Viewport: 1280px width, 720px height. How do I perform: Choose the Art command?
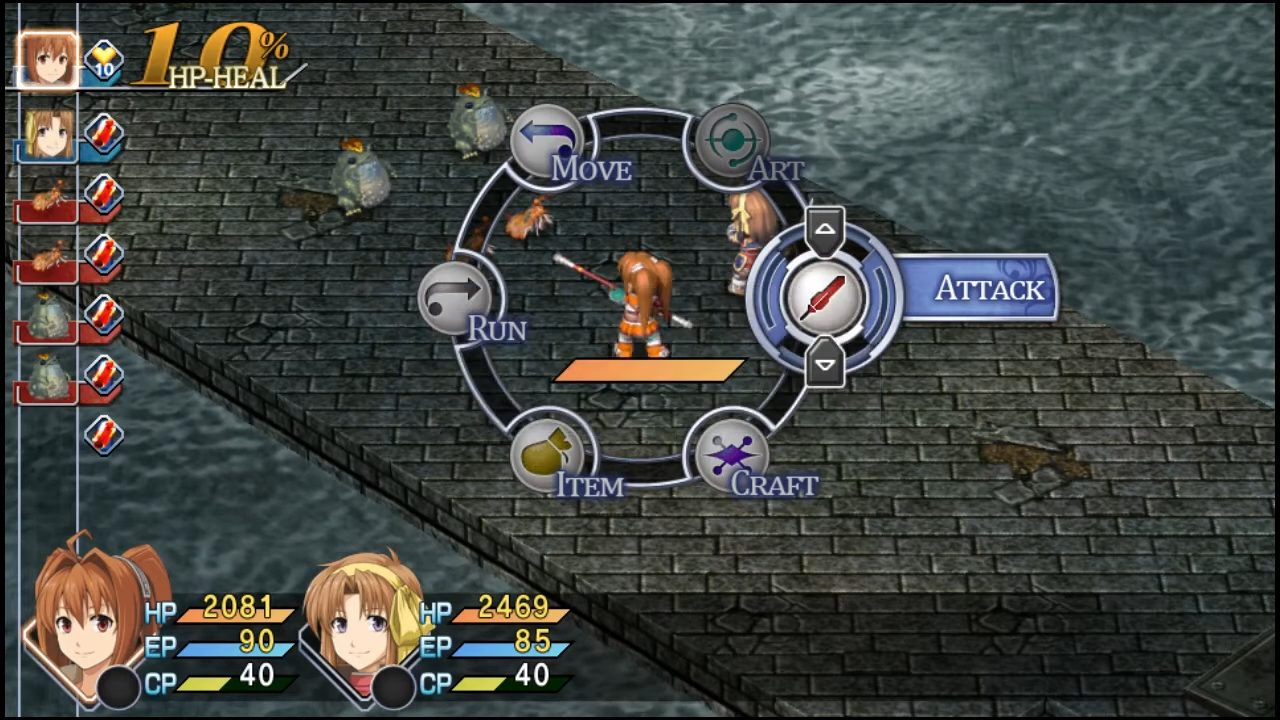731,141
